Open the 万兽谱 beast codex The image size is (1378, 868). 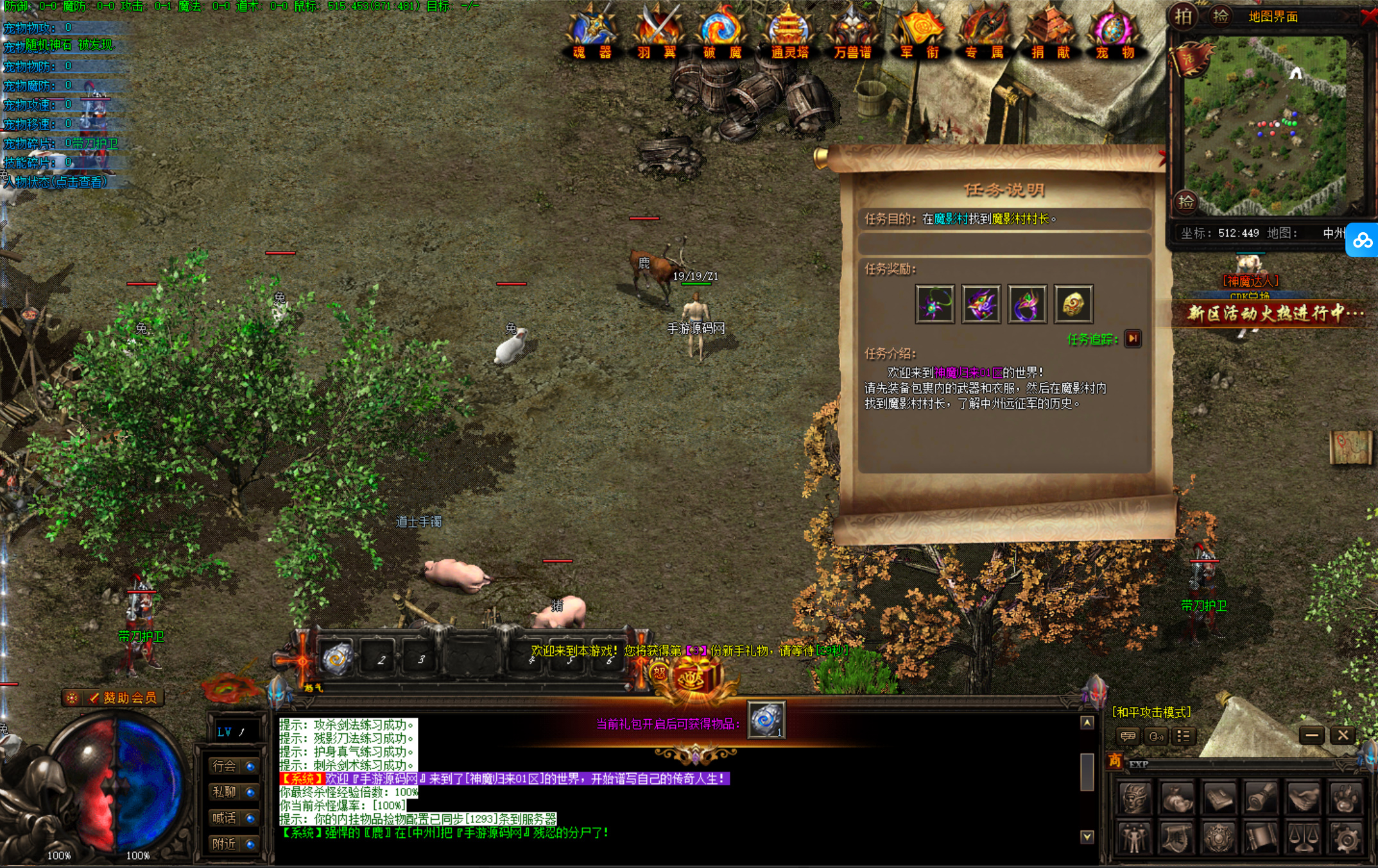pyautogui.click(x=852, y=32)
